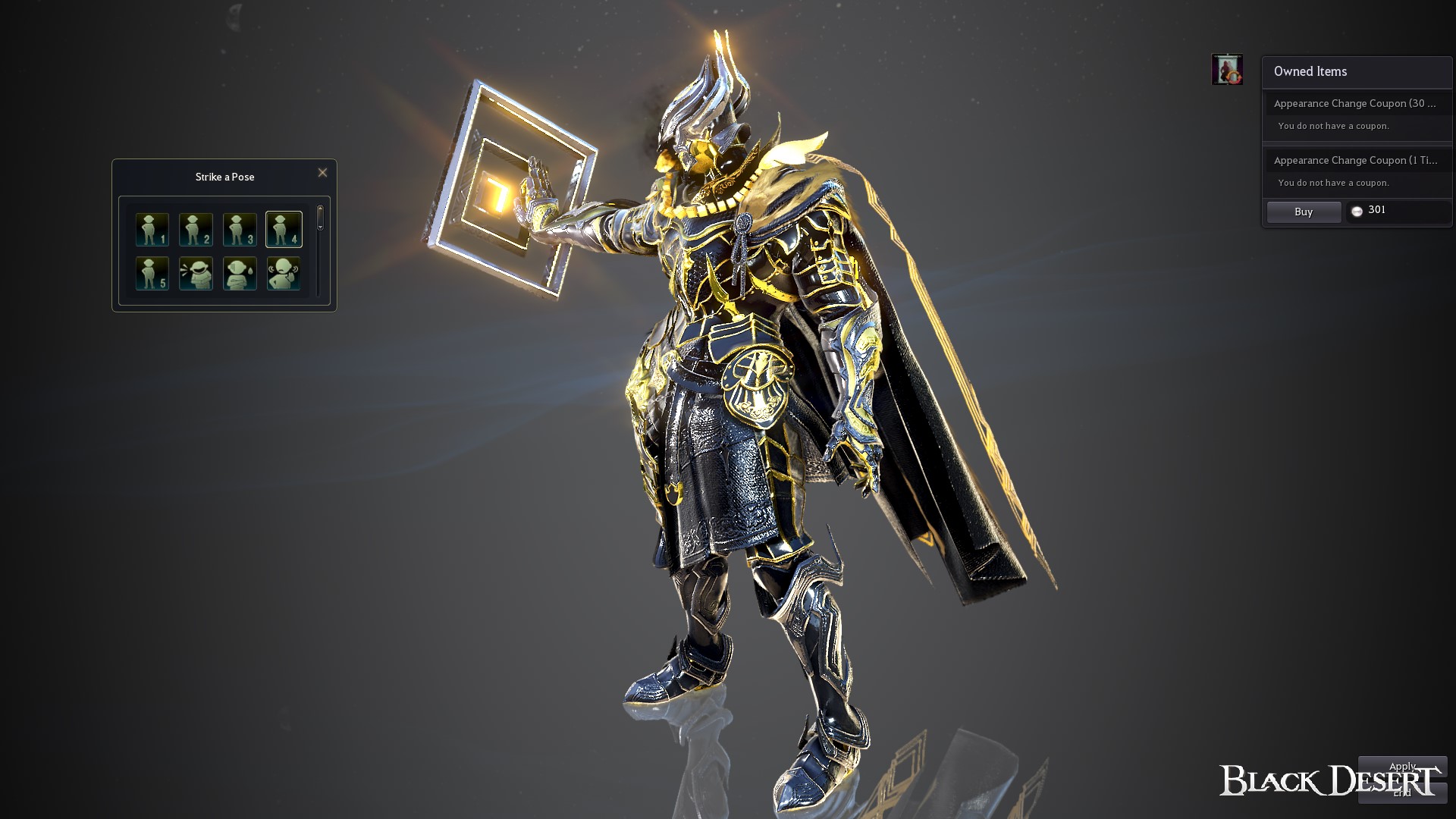Select the currently highlighted pose 4
The height and width of the screenshot is (819, 1456).
tap(284, 228)
